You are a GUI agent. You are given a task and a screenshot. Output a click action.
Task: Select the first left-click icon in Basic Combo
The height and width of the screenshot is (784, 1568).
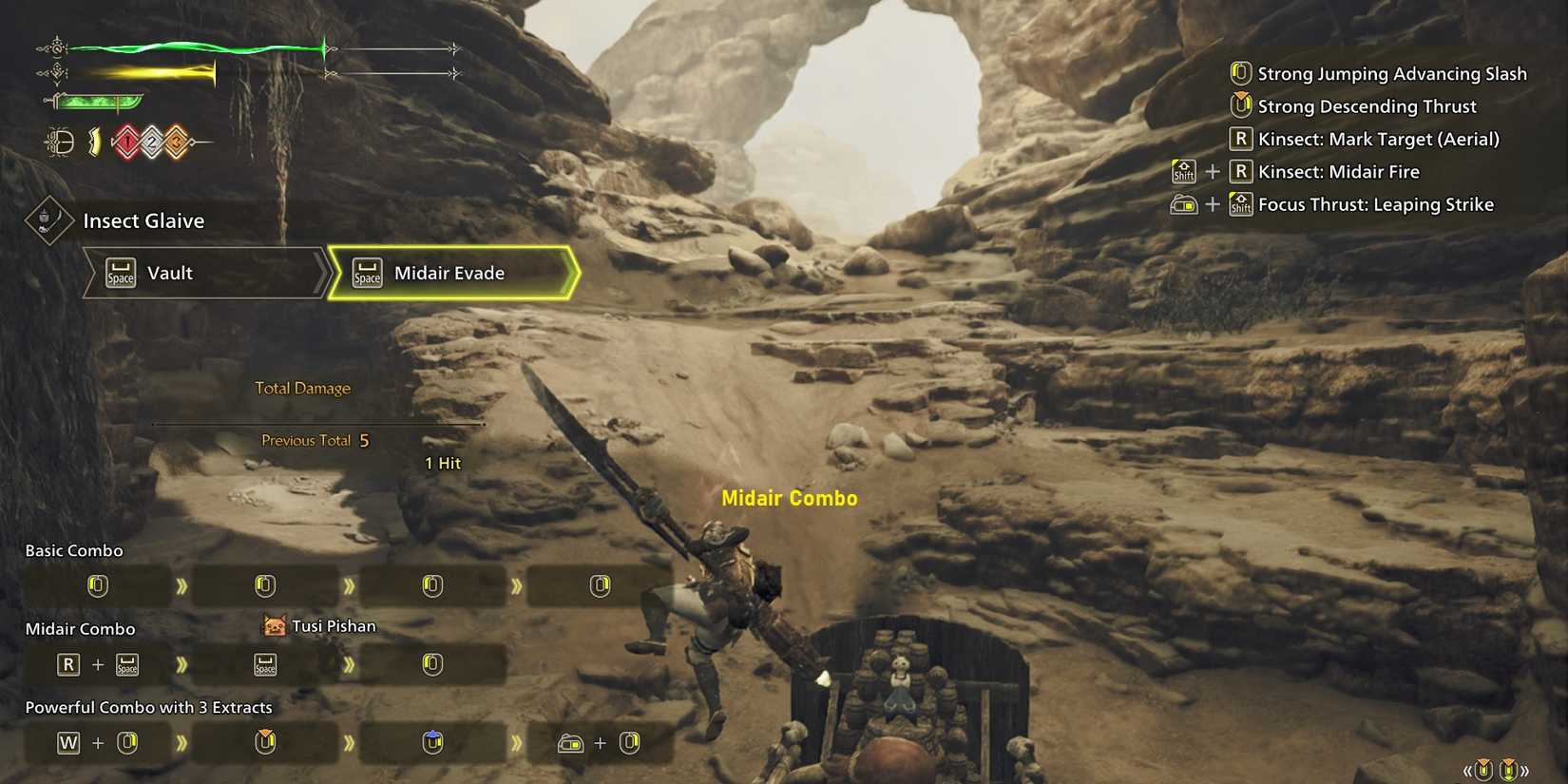pos(96,585)
